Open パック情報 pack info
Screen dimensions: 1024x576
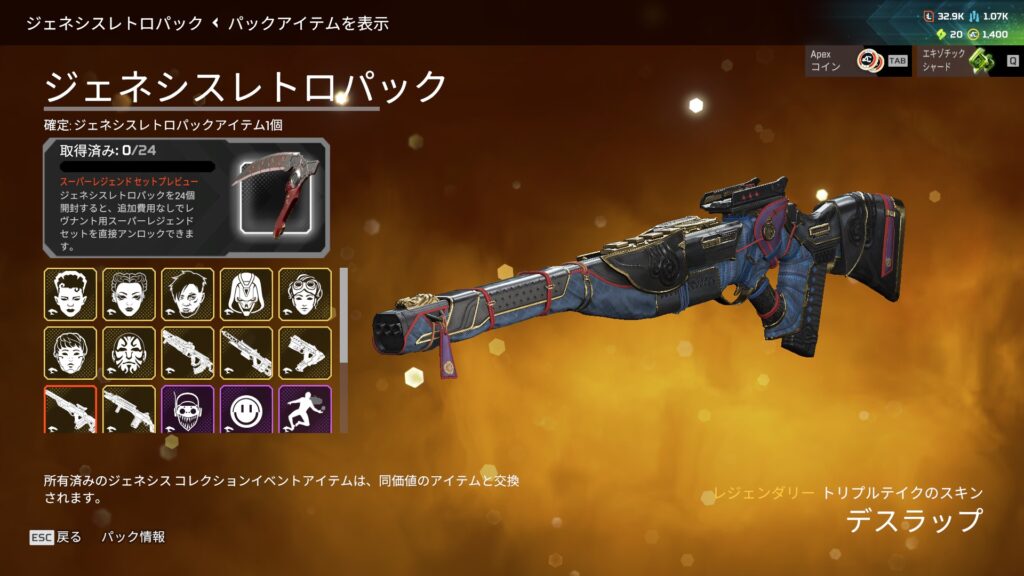133,537
